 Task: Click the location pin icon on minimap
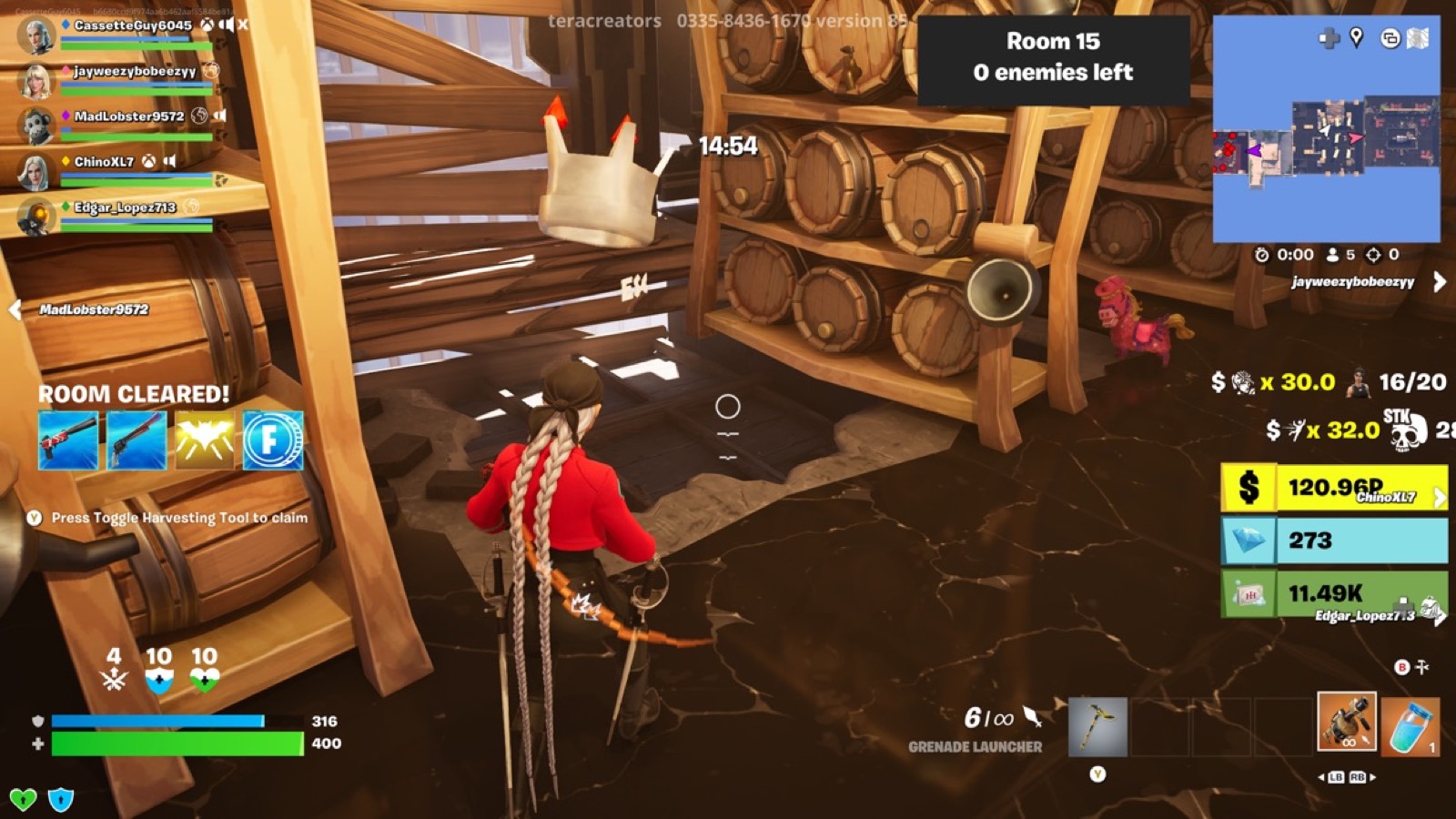1357,37
